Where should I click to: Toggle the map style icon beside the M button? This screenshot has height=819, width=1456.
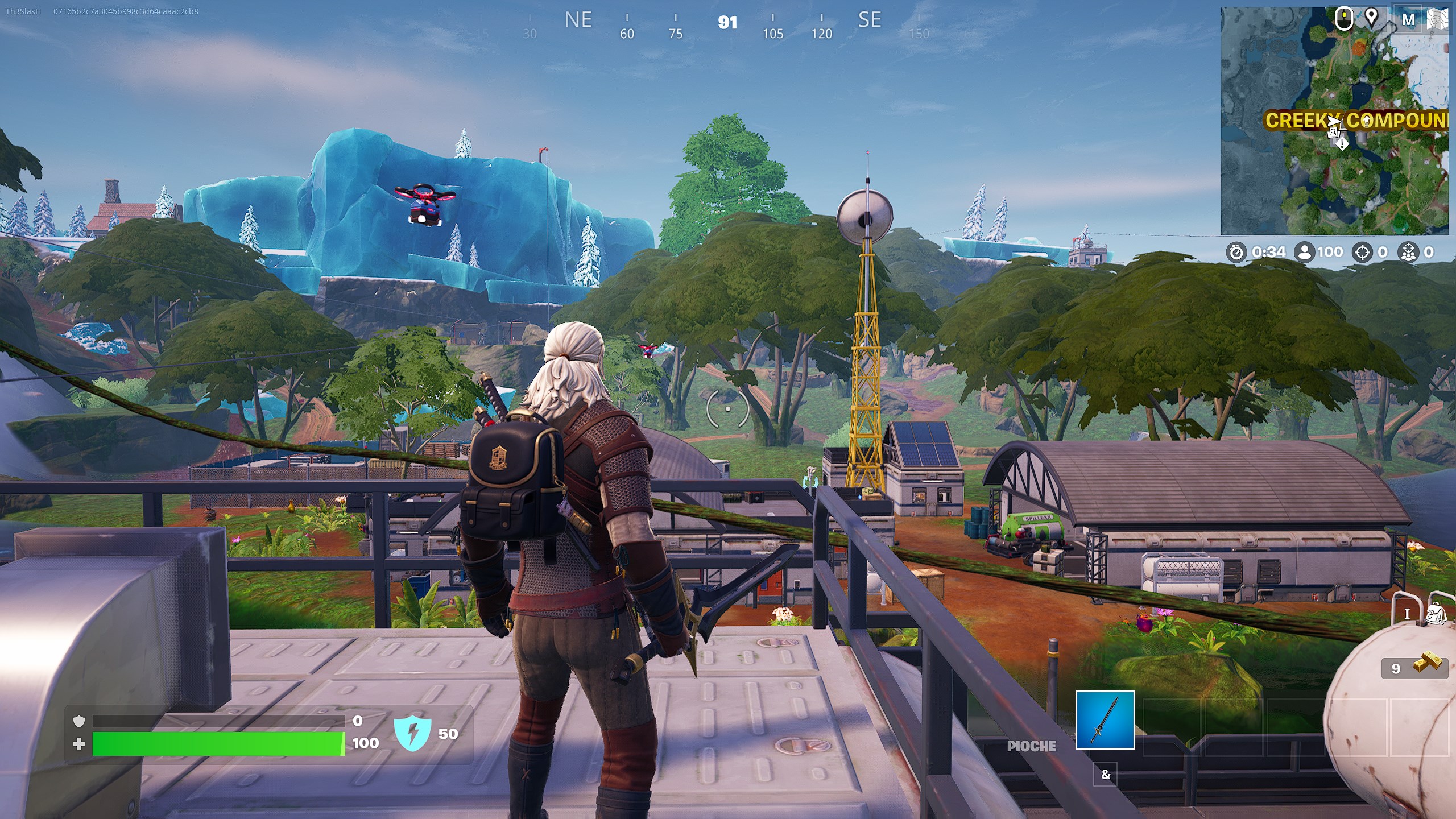pos(1437,18)
